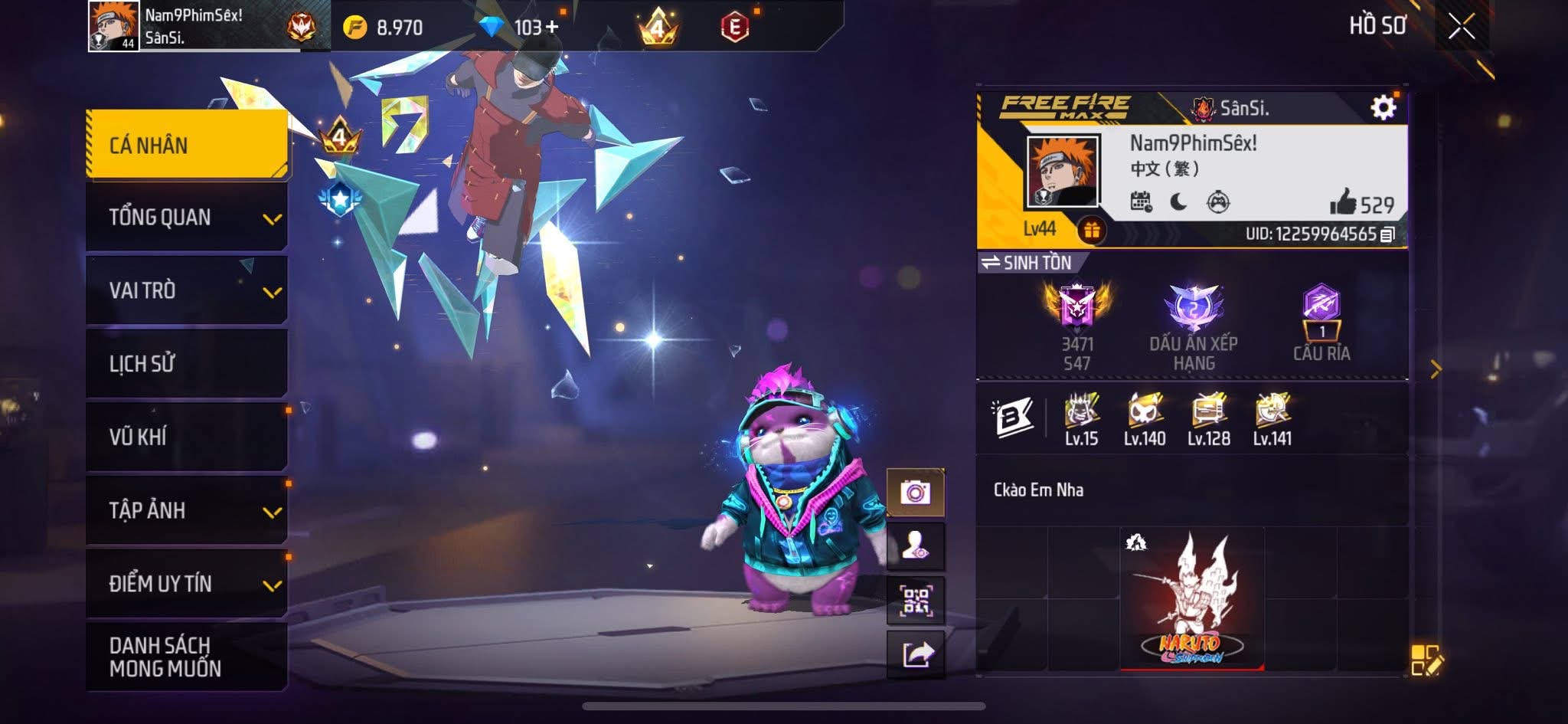This screenshot has width=1568, height=724.
Task: Toggle the Sinh Tồn mode switcher
Action: [x=1028, y=263]
